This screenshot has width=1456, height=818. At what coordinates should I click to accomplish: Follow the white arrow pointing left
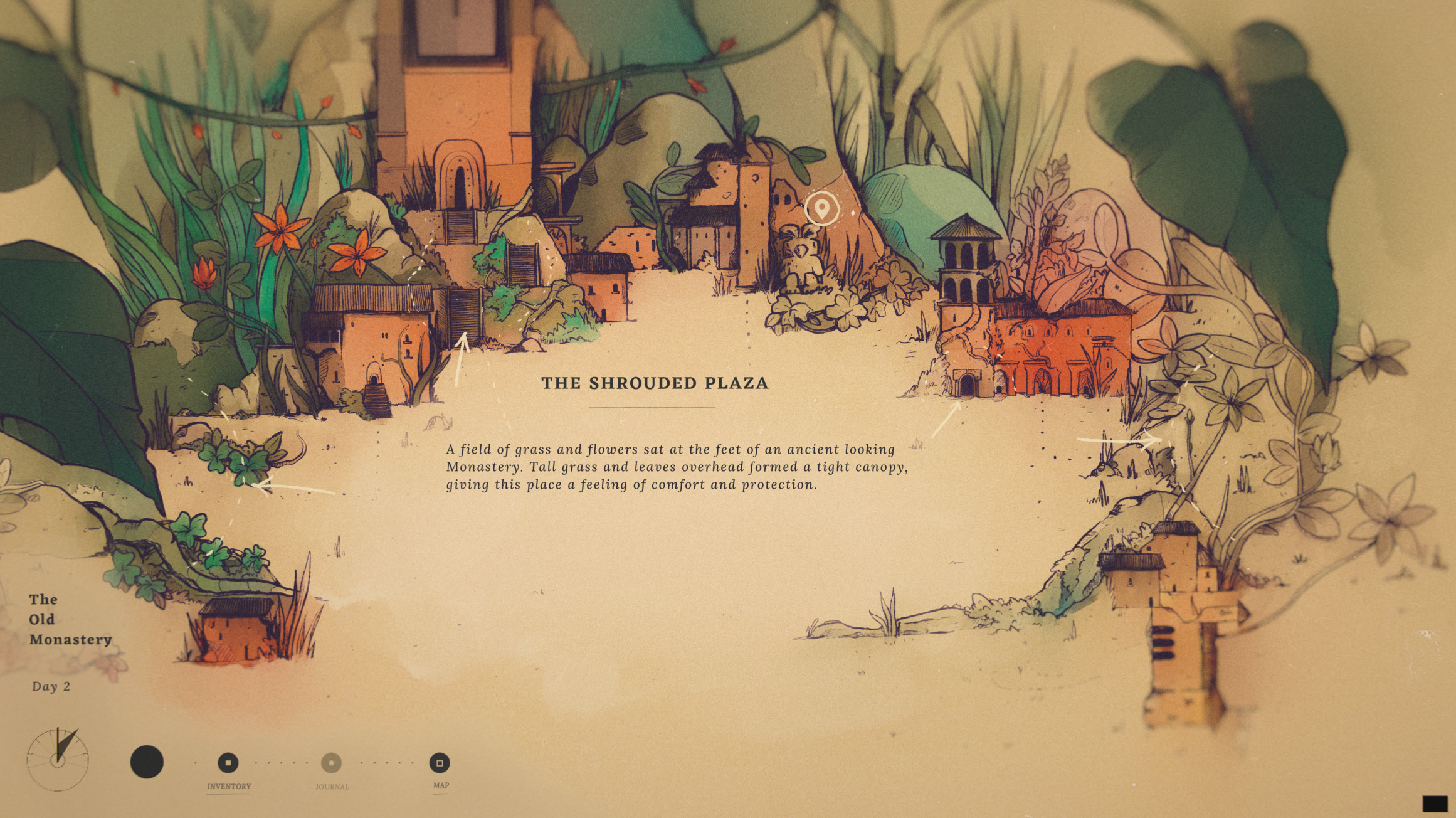[x=295, y=487]
